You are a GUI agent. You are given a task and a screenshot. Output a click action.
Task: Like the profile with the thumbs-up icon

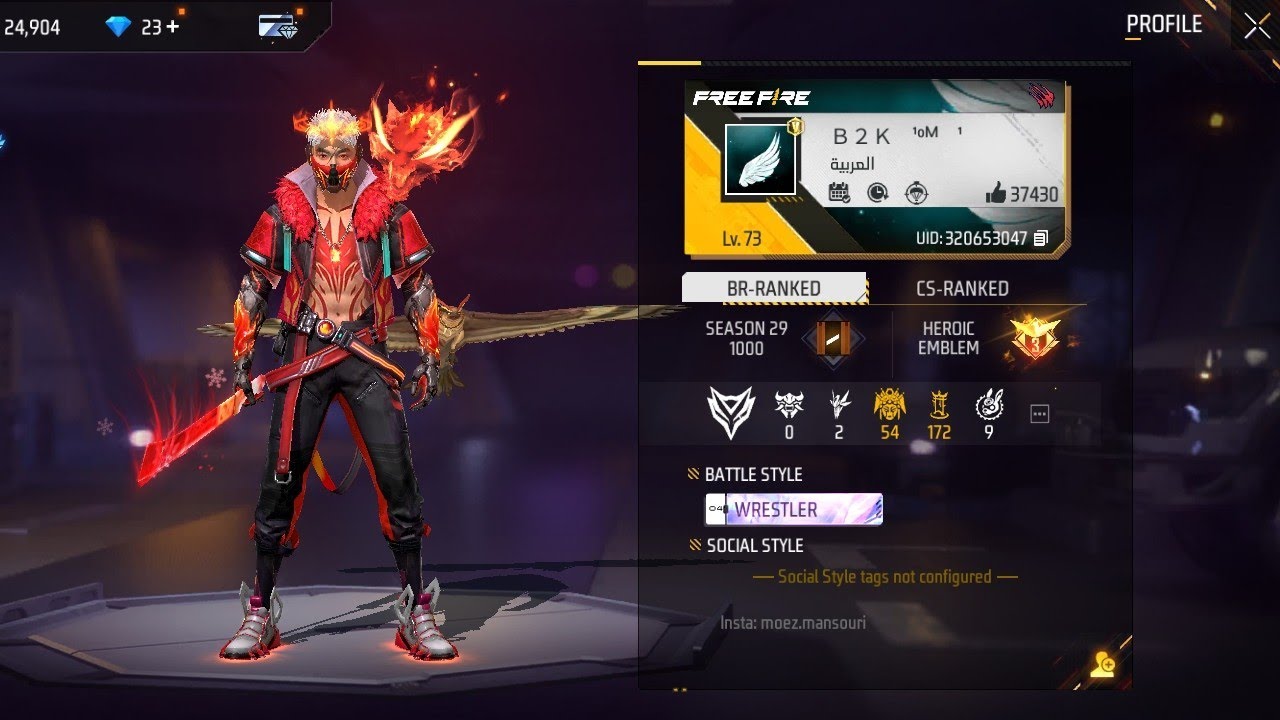pos(996,194)
